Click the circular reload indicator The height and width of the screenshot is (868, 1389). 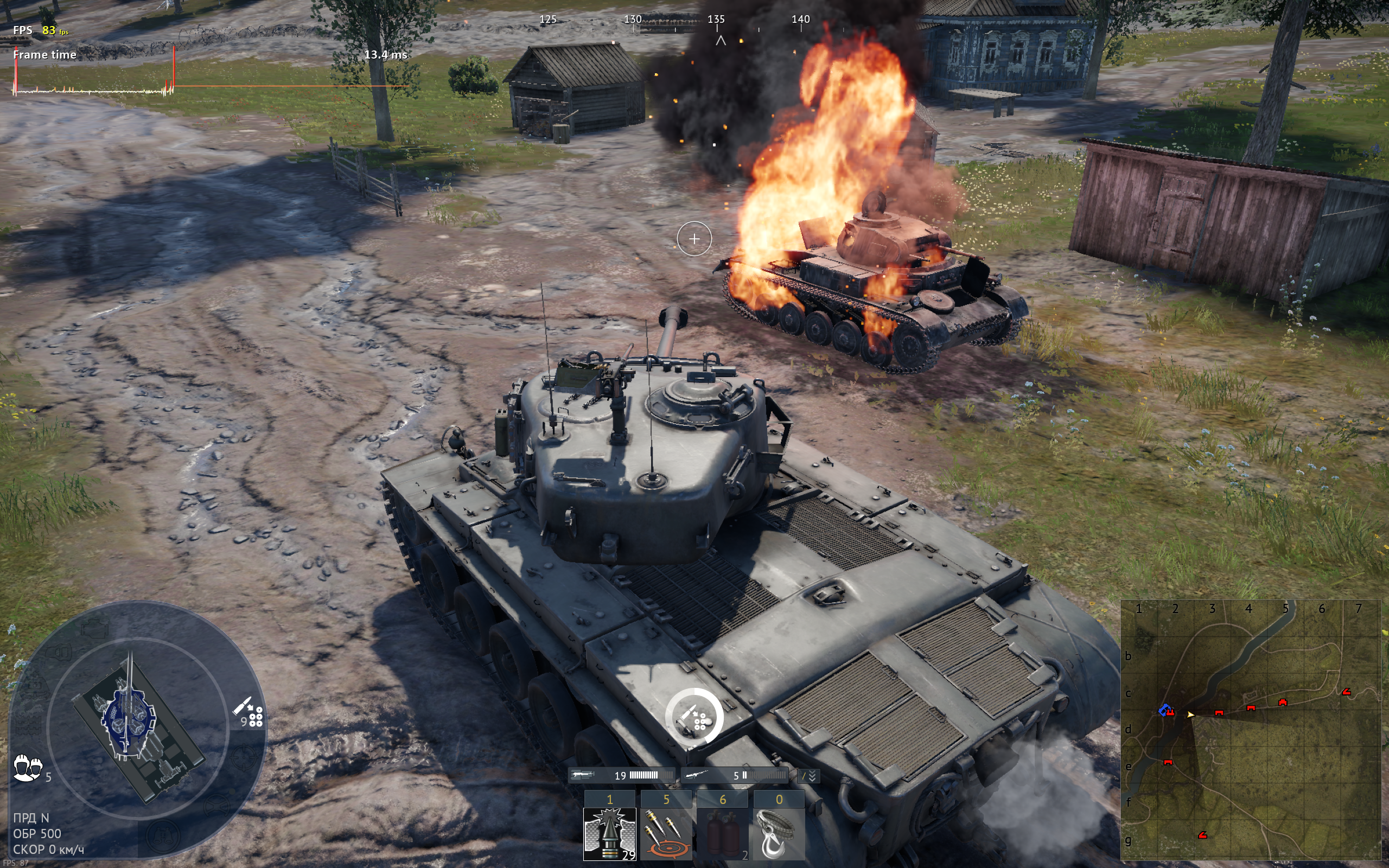[x=694, y=717]
